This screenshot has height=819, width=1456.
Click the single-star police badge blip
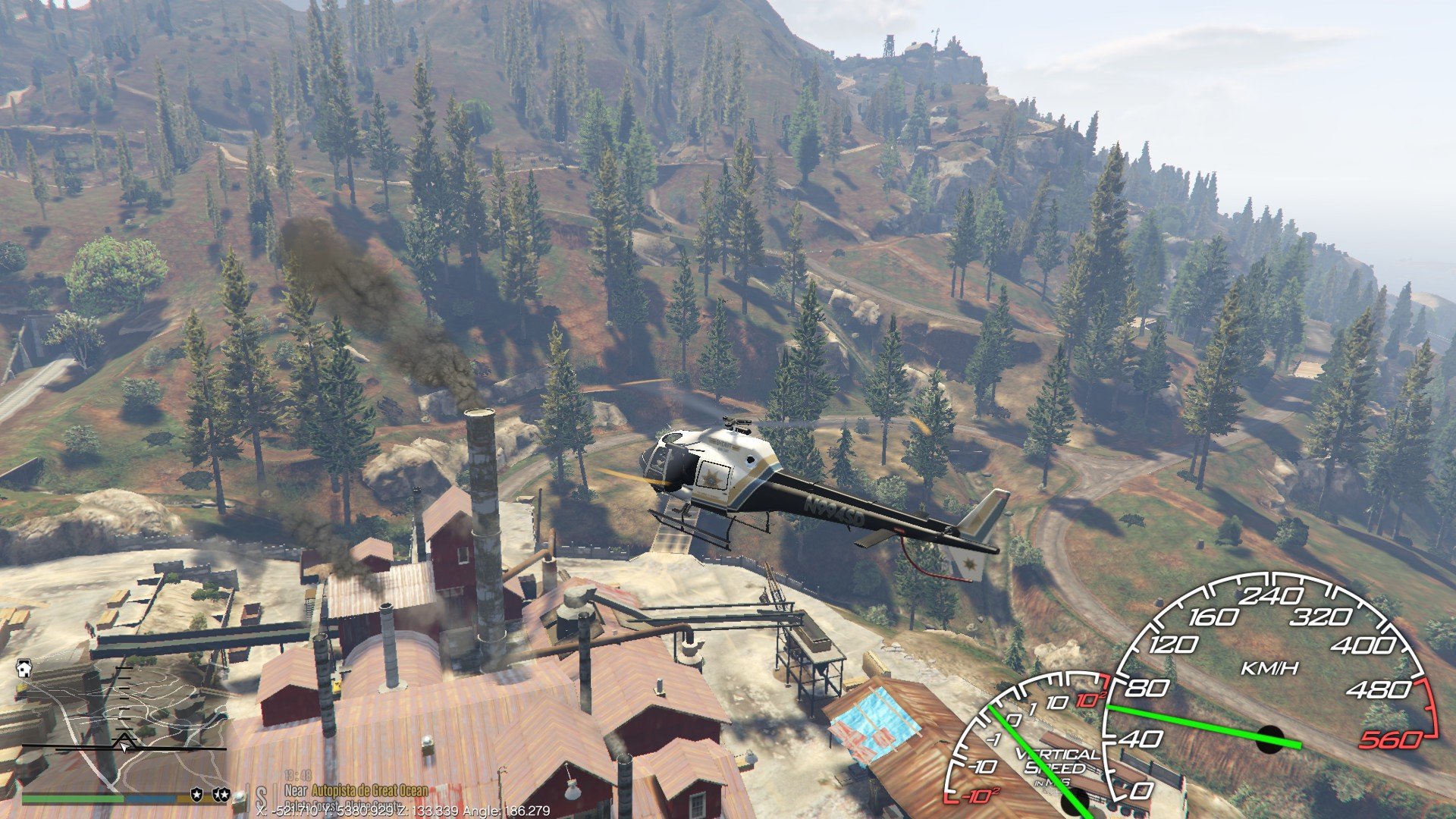pos(197,794)
